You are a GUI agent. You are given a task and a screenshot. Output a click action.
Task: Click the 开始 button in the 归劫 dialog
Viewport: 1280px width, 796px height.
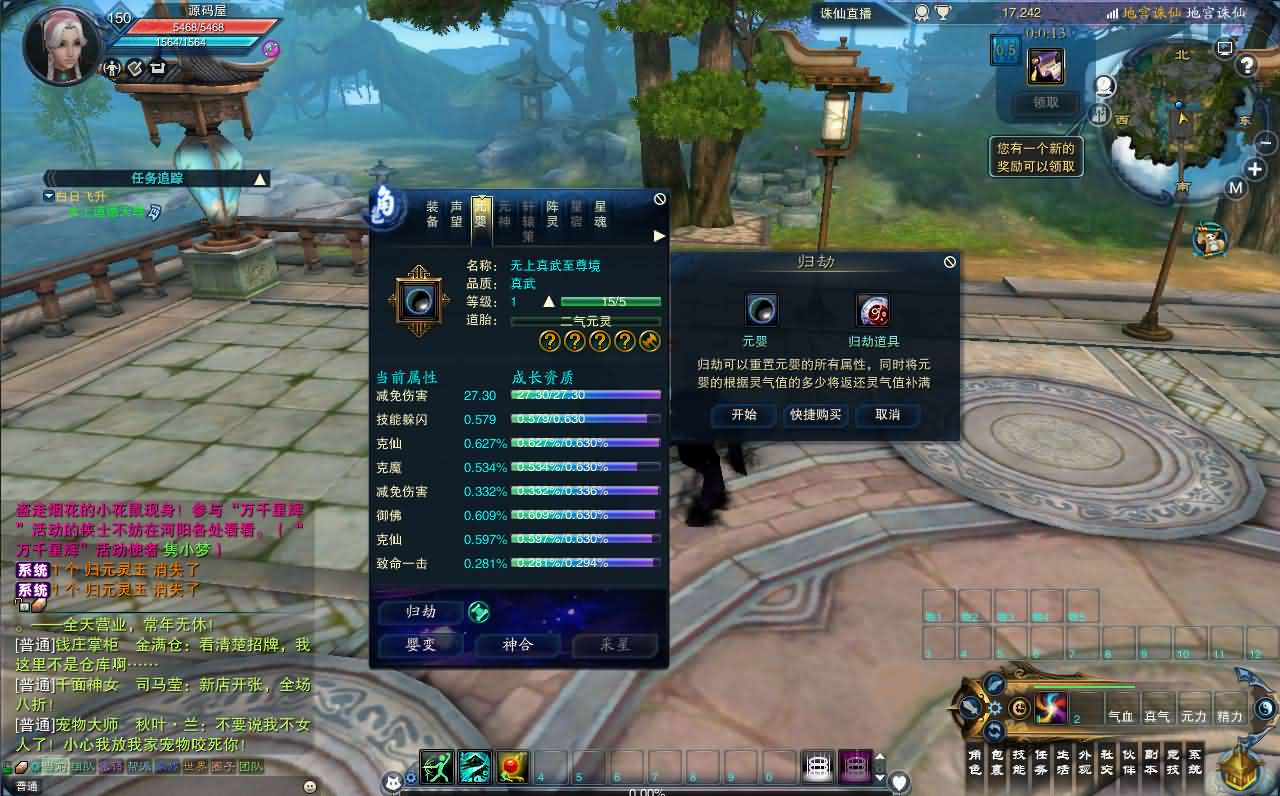[744, 415]
